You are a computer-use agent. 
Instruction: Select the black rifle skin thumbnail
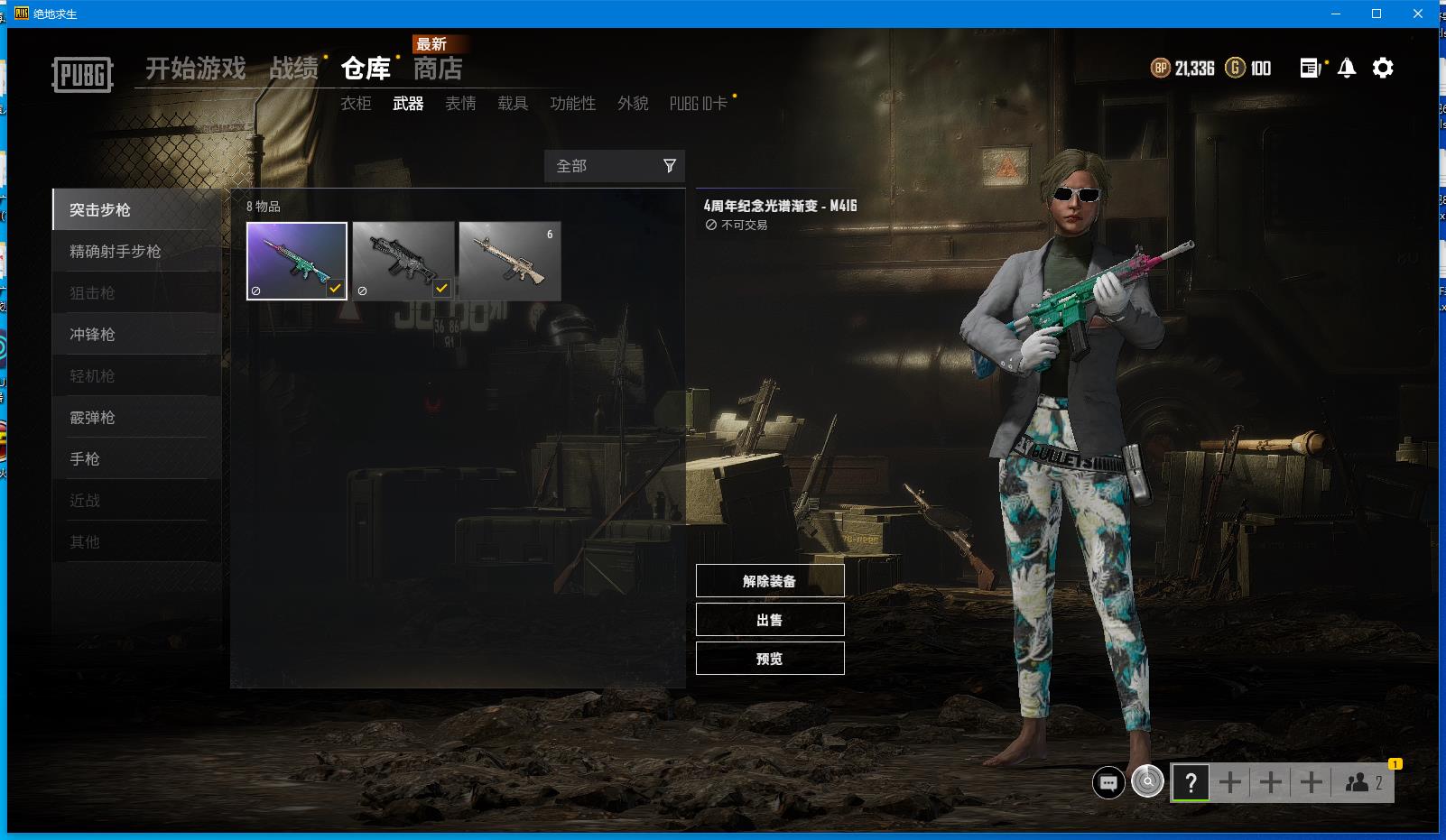[x=403, y=261]
